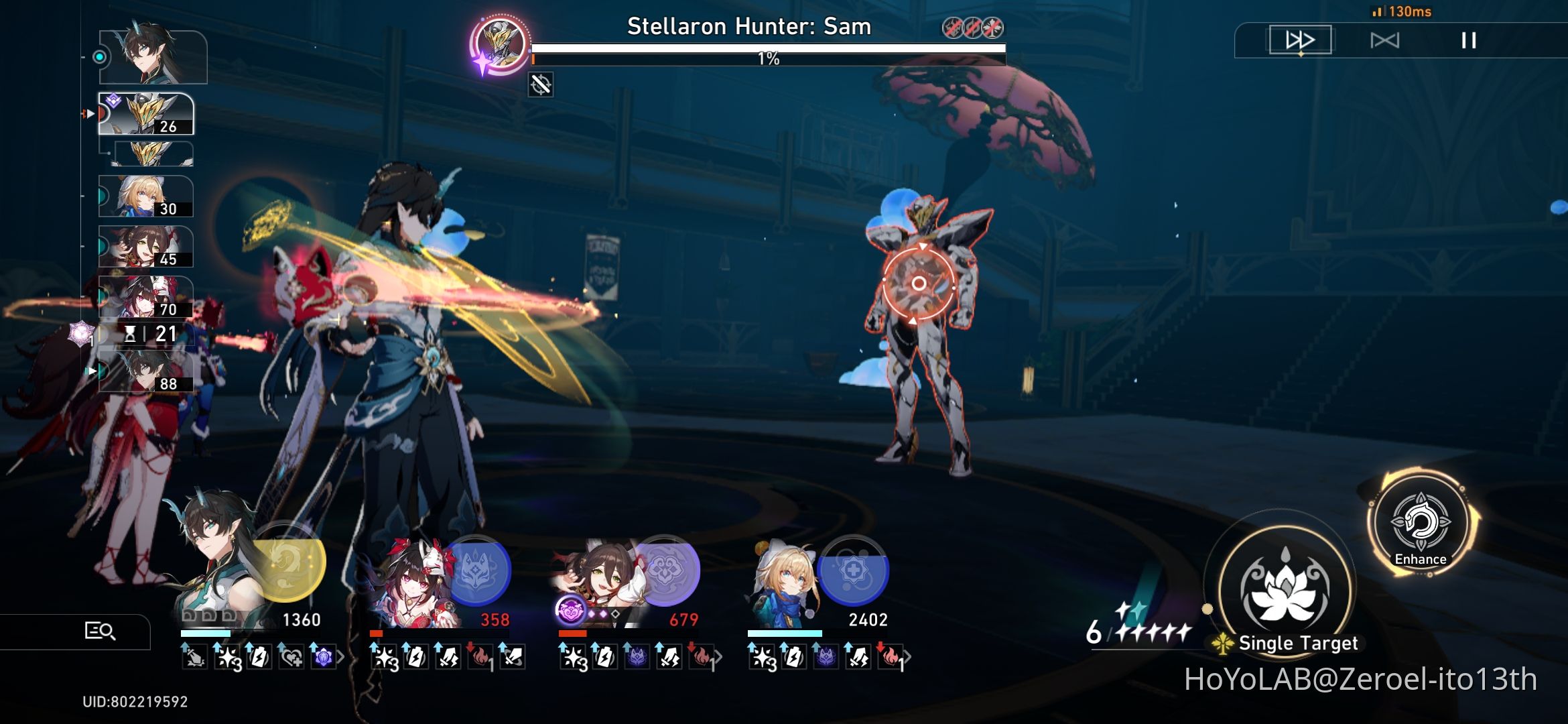Viewport: 1568px width, 724px height.
Task: Toggle the hidden-effects eye icon below boss portrait
Action: pos(539,85)
